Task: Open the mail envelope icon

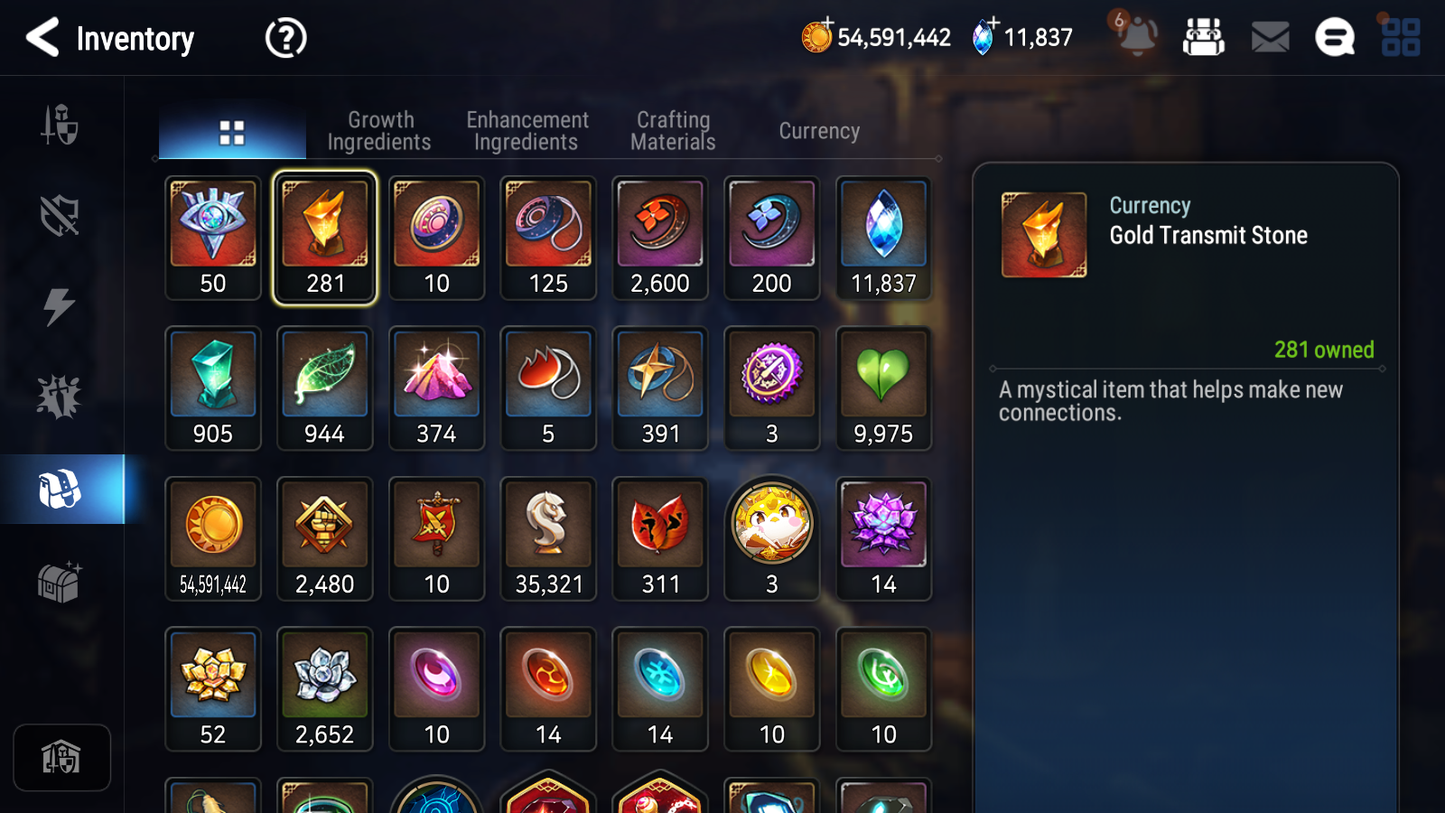Action: tap(1269, 37)
